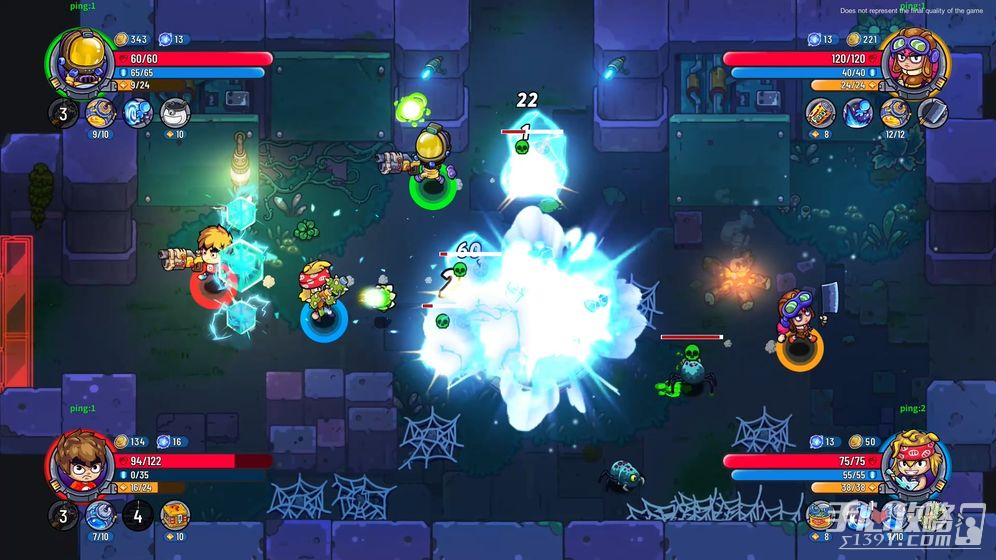Click the diver's cooldown ability showing 3
The image size is (996, 560).
[63, 113]
